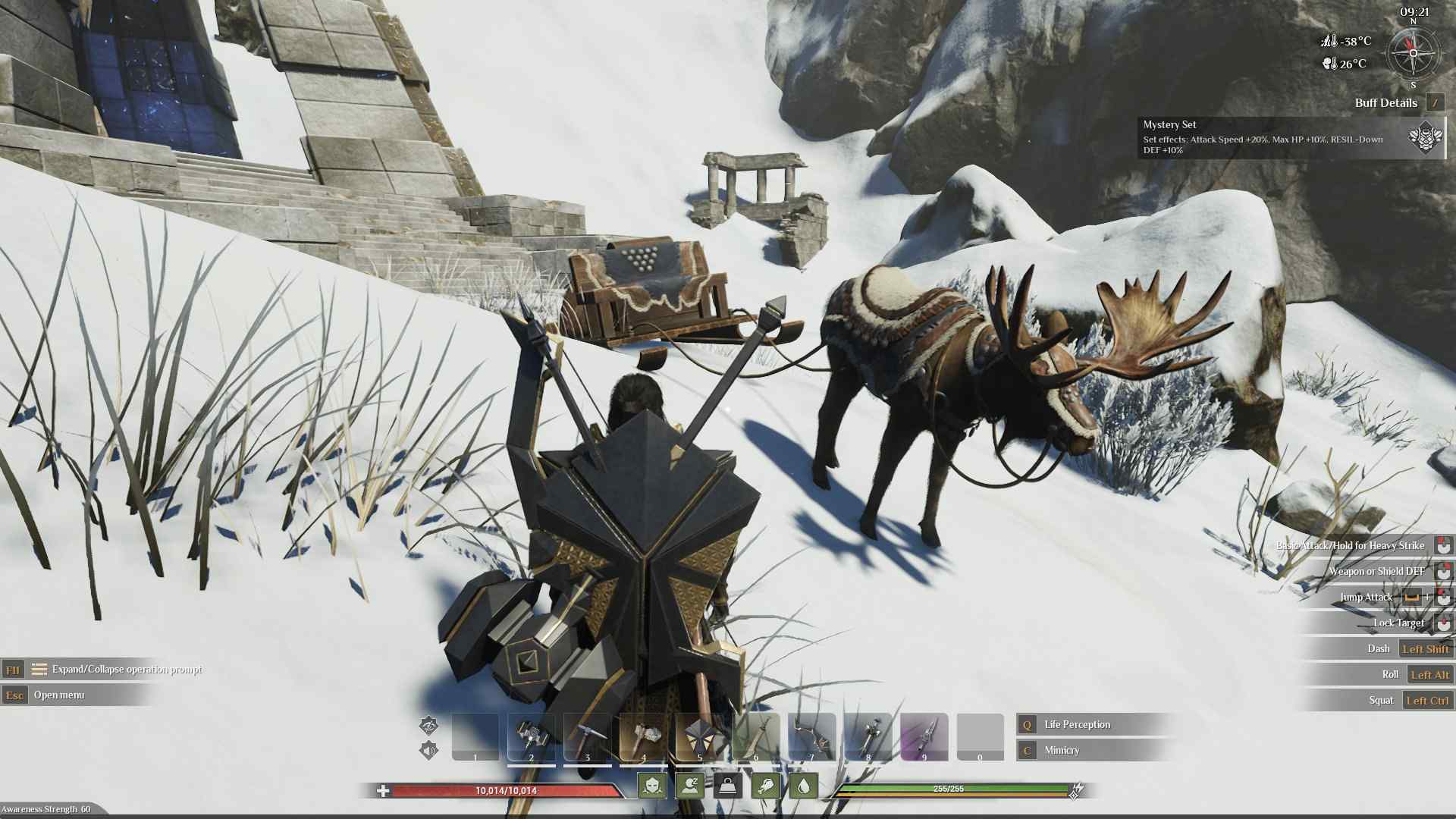Toggle Buff Details with the slash key button

pos(1436,103)
